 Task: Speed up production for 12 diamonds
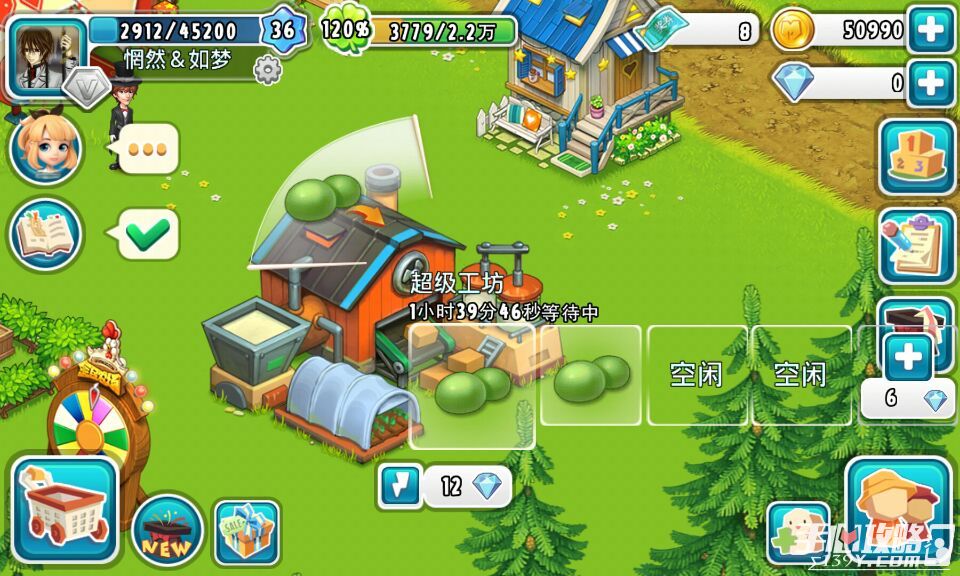pos(445,487)
